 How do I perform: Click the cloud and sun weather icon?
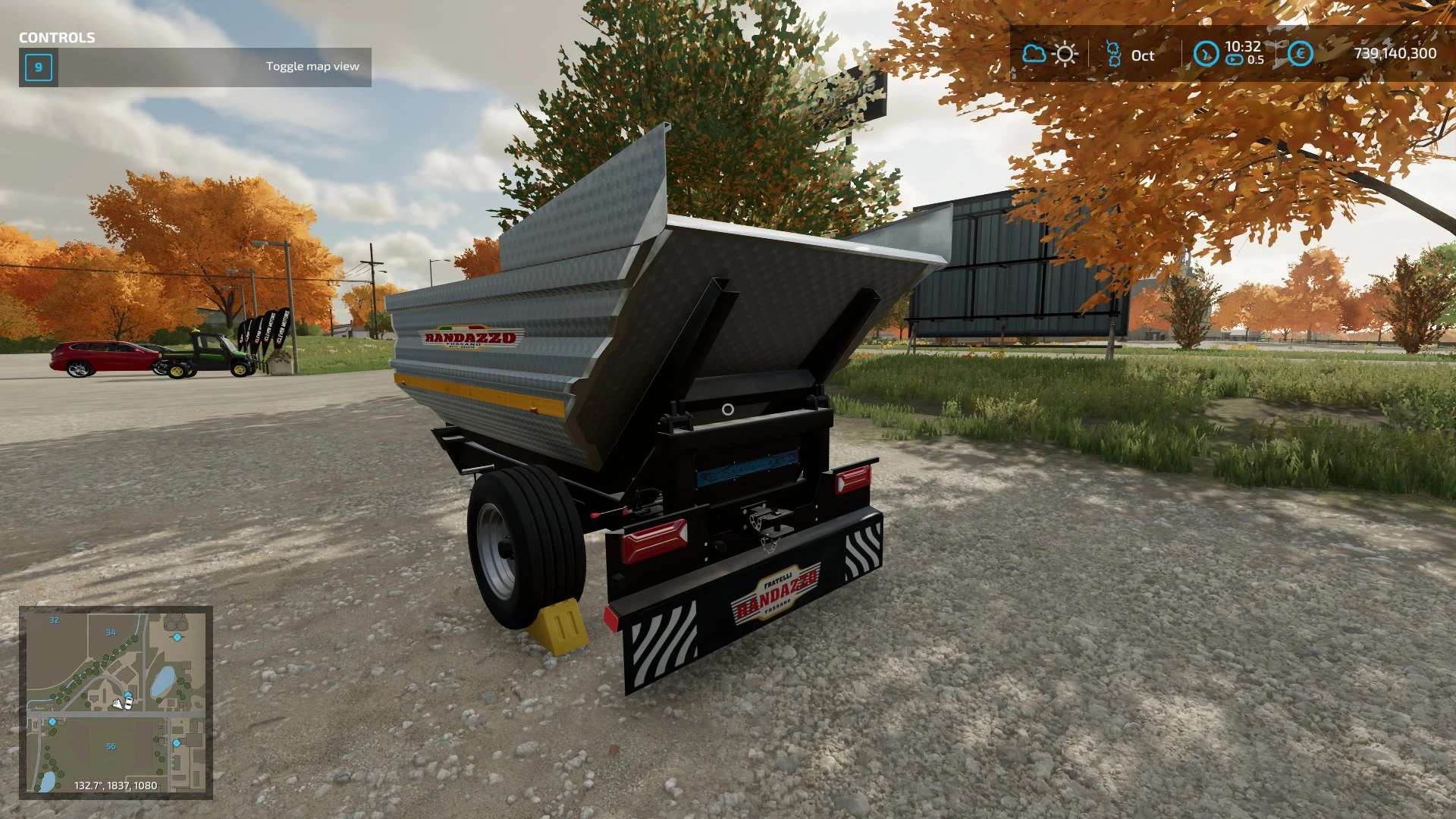(1050, 54)
